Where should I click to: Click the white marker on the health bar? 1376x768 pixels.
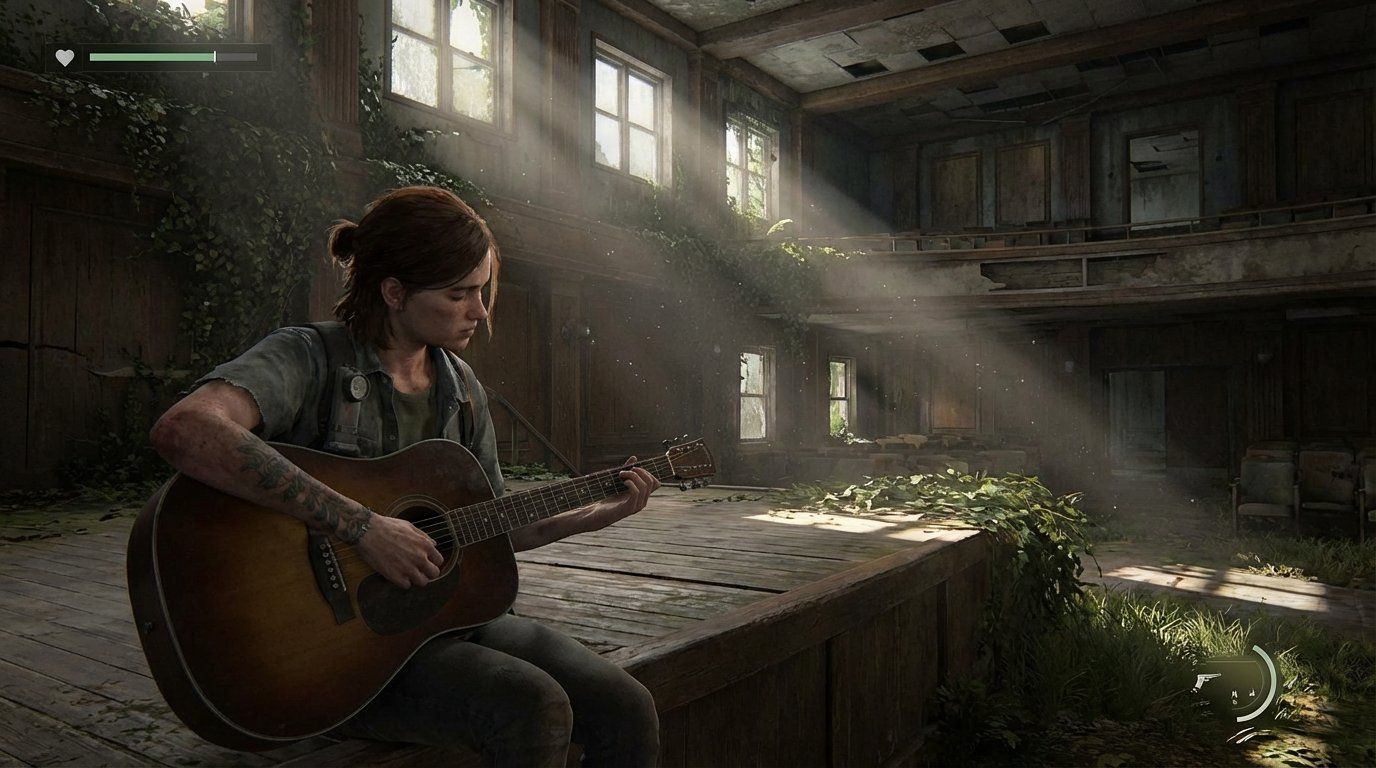[213, 57]
